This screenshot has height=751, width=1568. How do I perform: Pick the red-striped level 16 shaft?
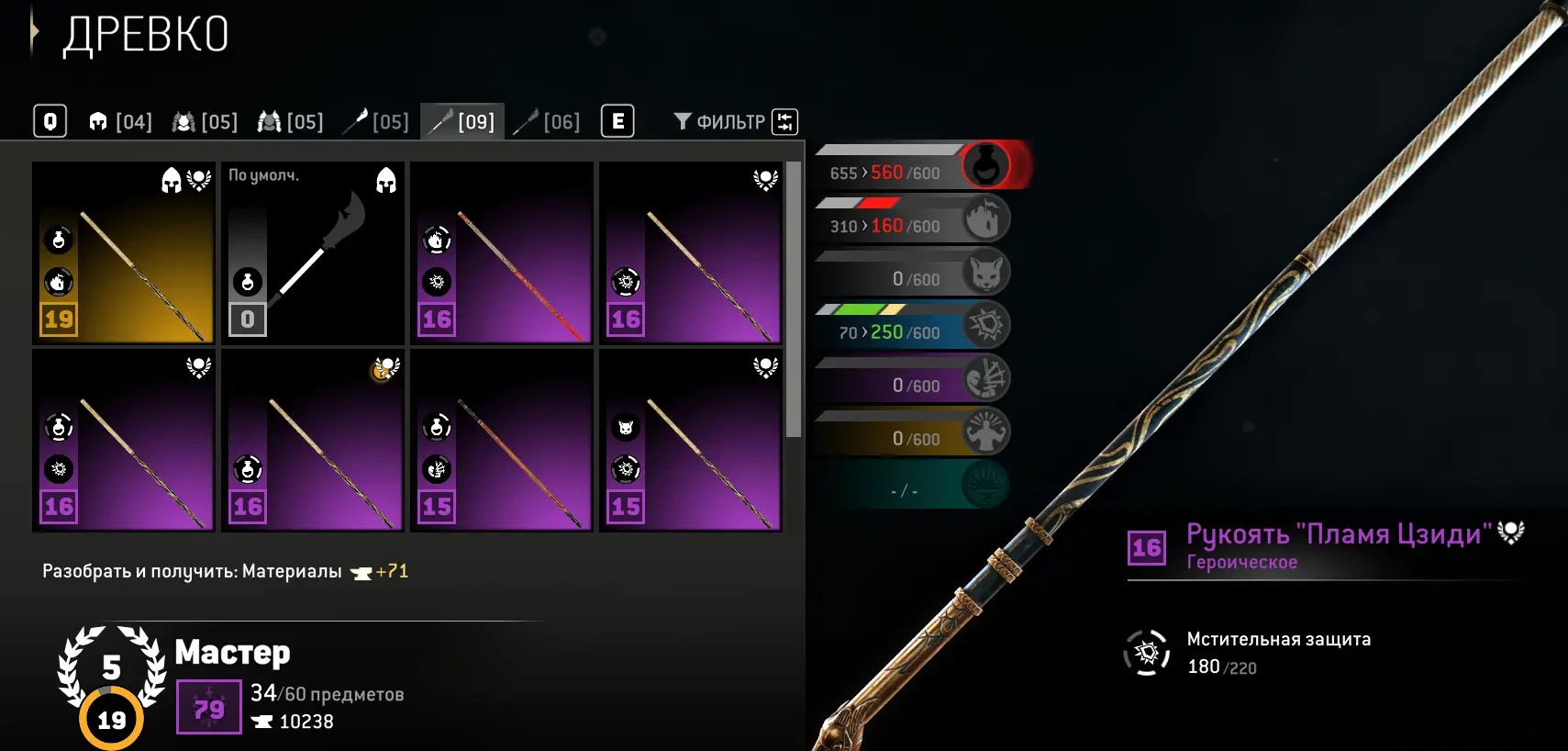coord(502,252)
